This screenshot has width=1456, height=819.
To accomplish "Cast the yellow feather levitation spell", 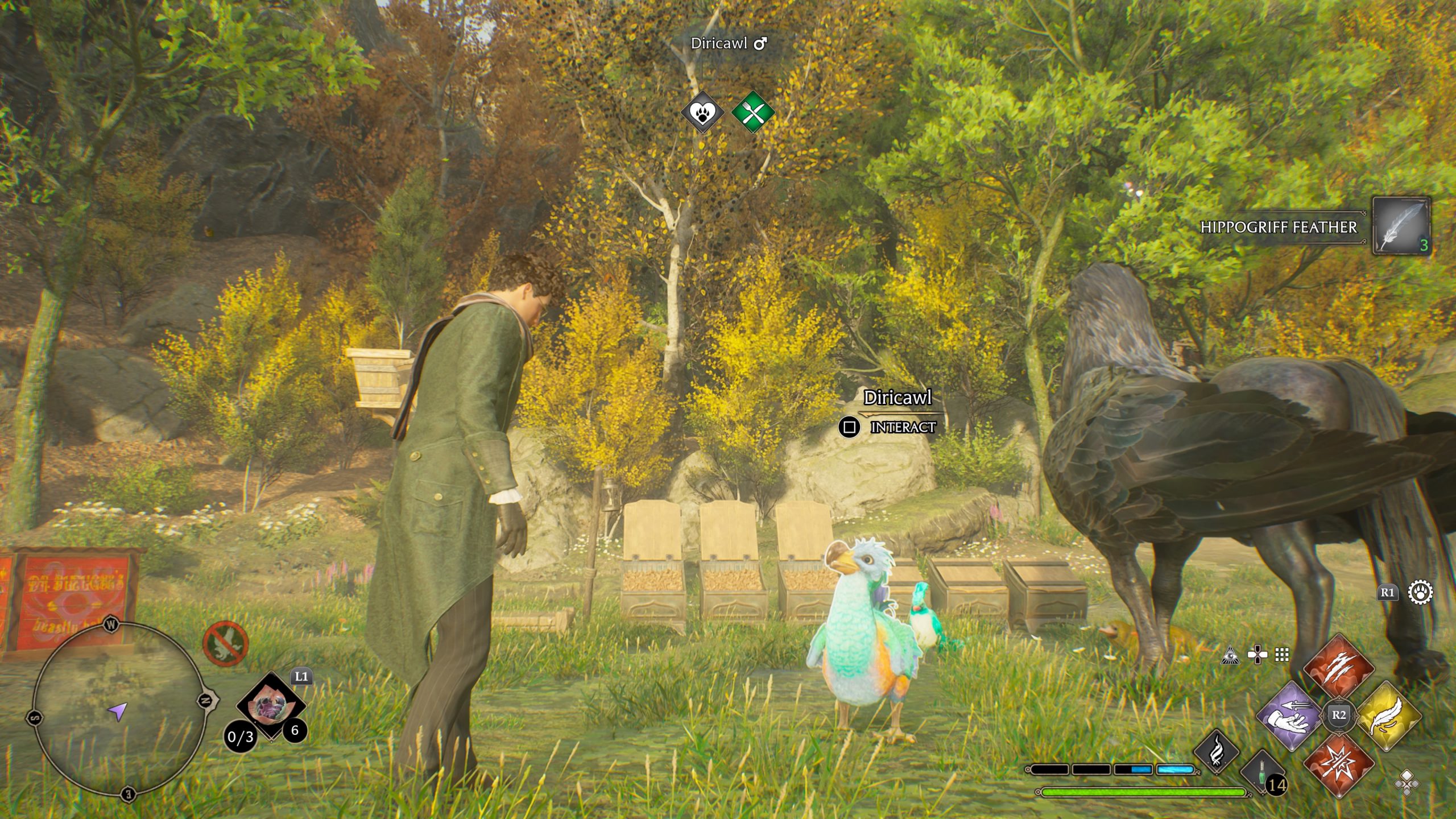I will point(1387,715).
